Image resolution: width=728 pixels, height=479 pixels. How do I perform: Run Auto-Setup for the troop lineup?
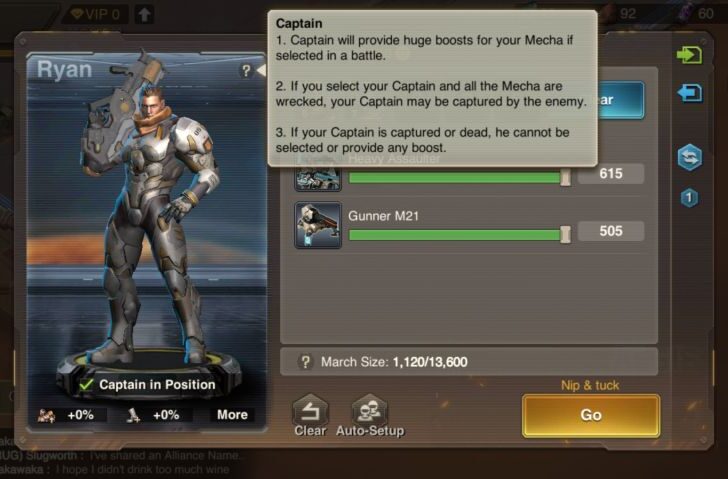point(370,415)
